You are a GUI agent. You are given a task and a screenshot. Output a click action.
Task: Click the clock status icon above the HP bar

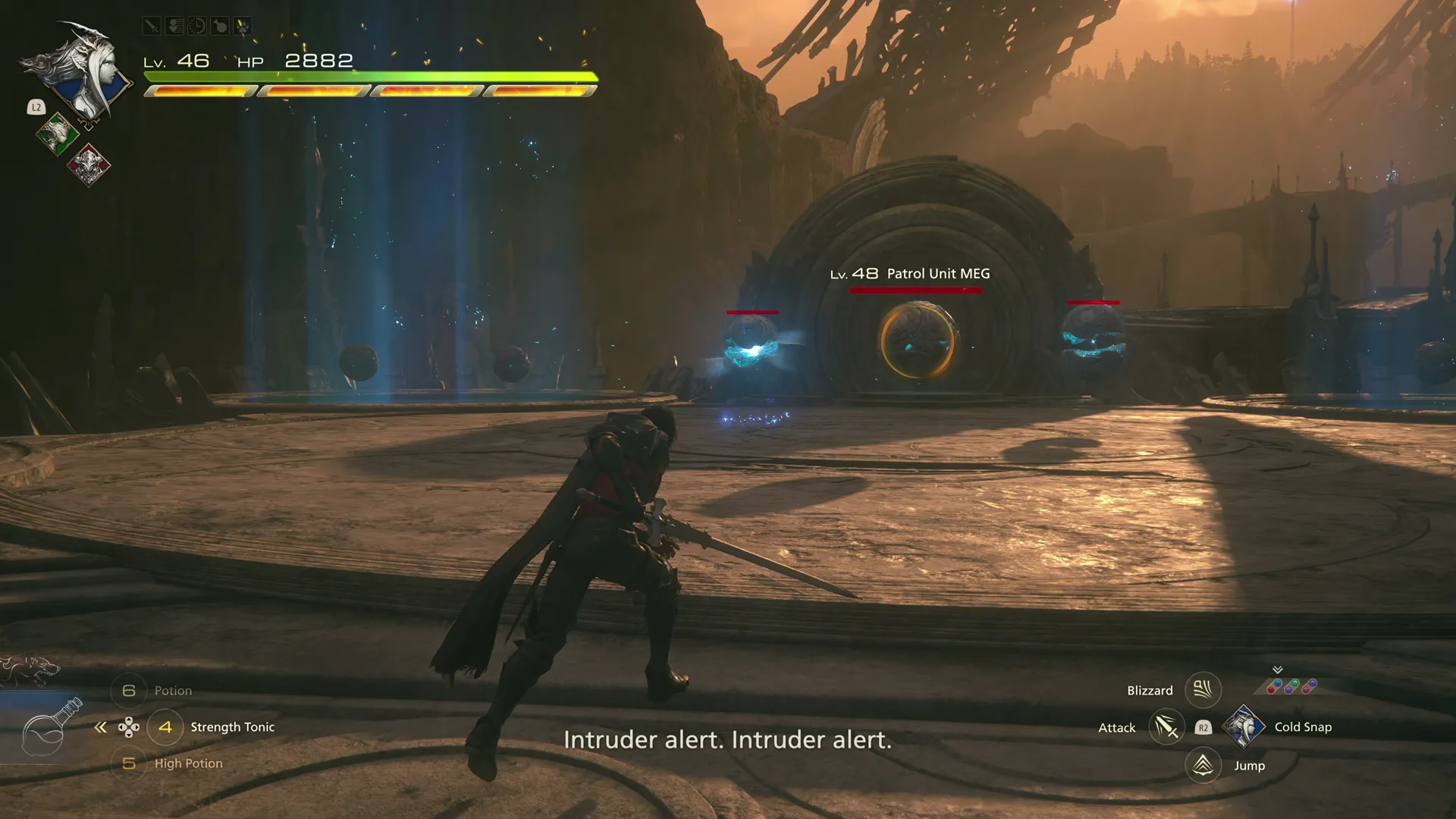click(x=196, y=26)
